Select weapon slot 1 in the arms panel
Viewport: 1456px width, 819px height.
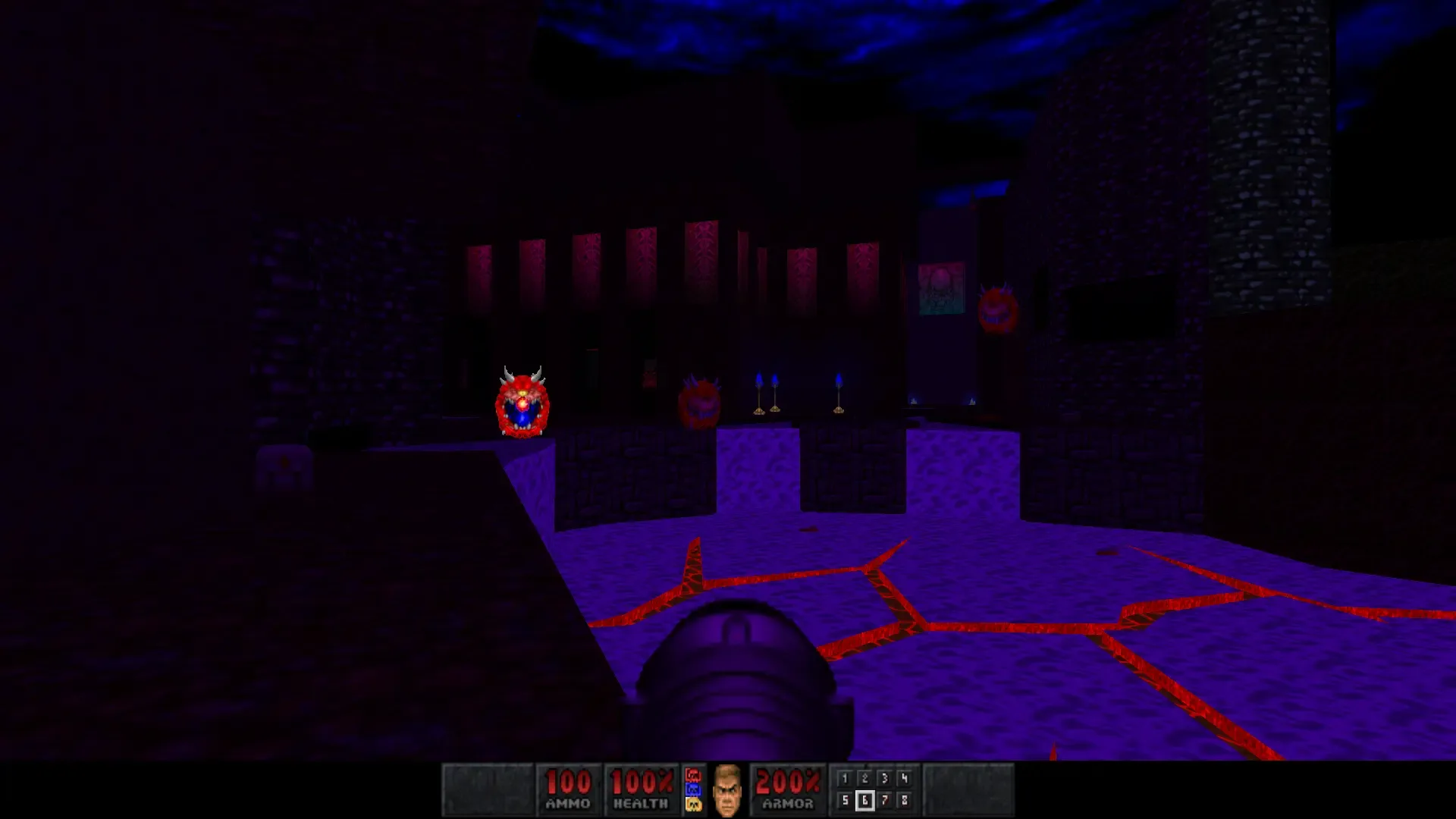click(845, 777)
